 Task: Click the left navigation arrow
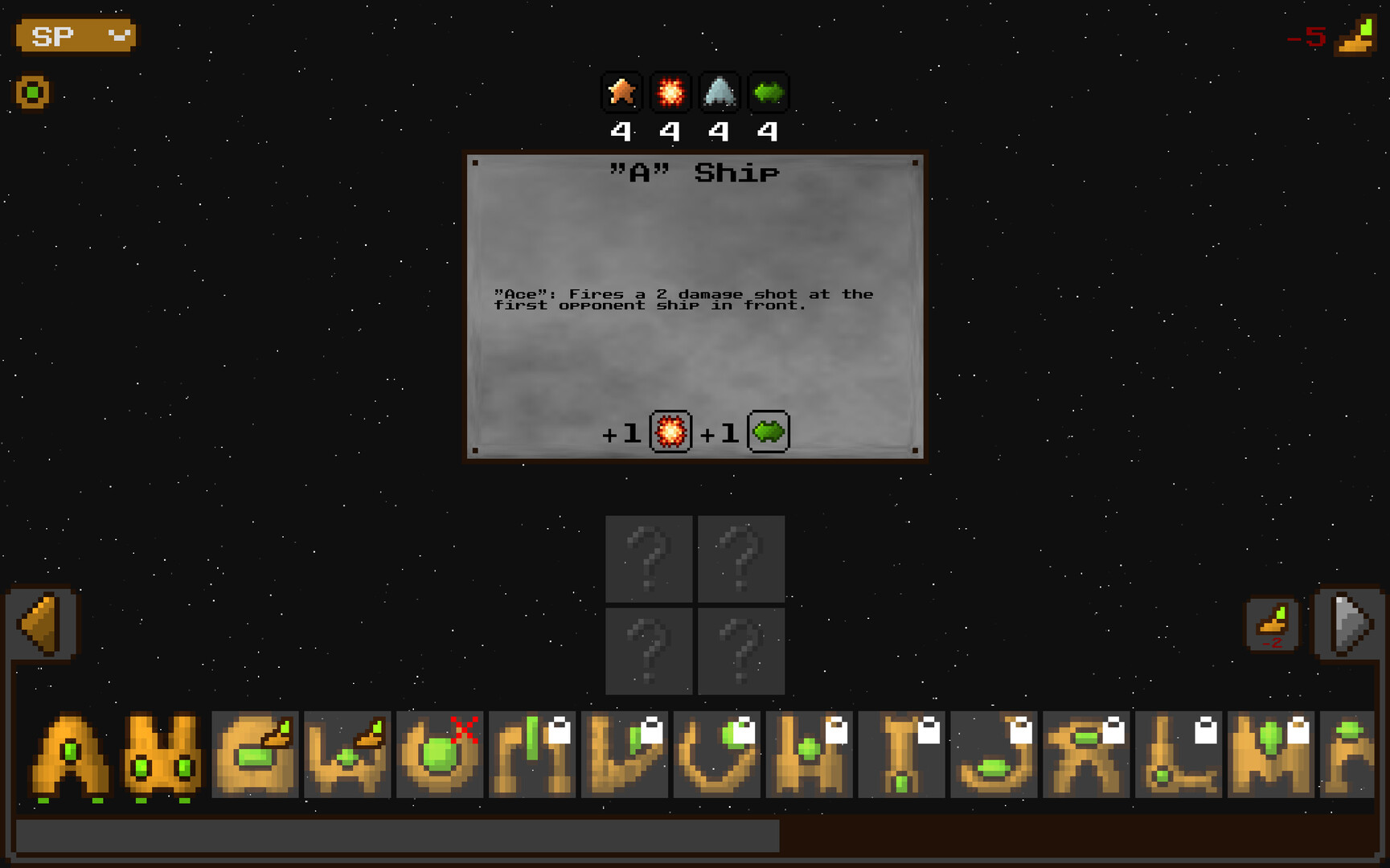tap(40, 624)
